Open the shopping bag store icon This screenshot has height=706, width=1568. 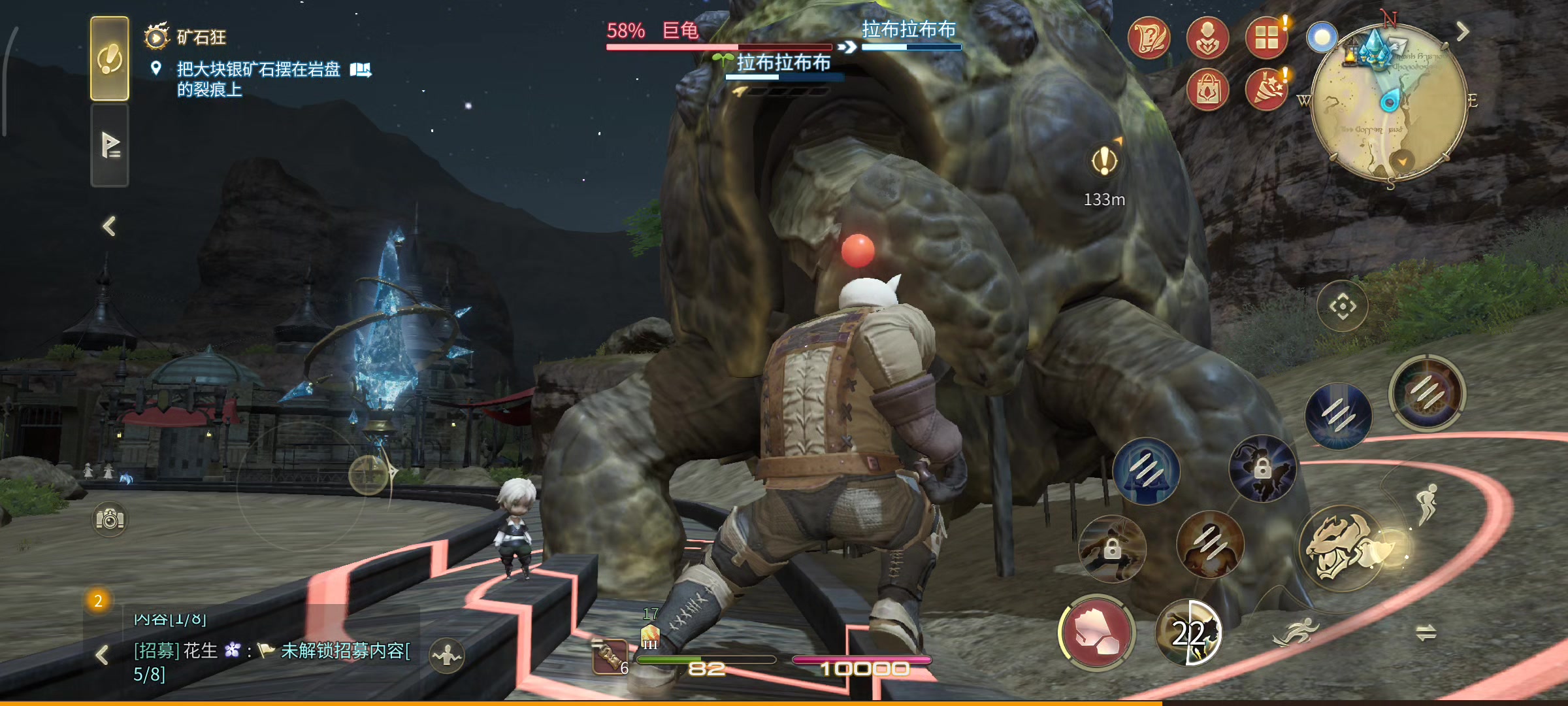pos(1207,90)
